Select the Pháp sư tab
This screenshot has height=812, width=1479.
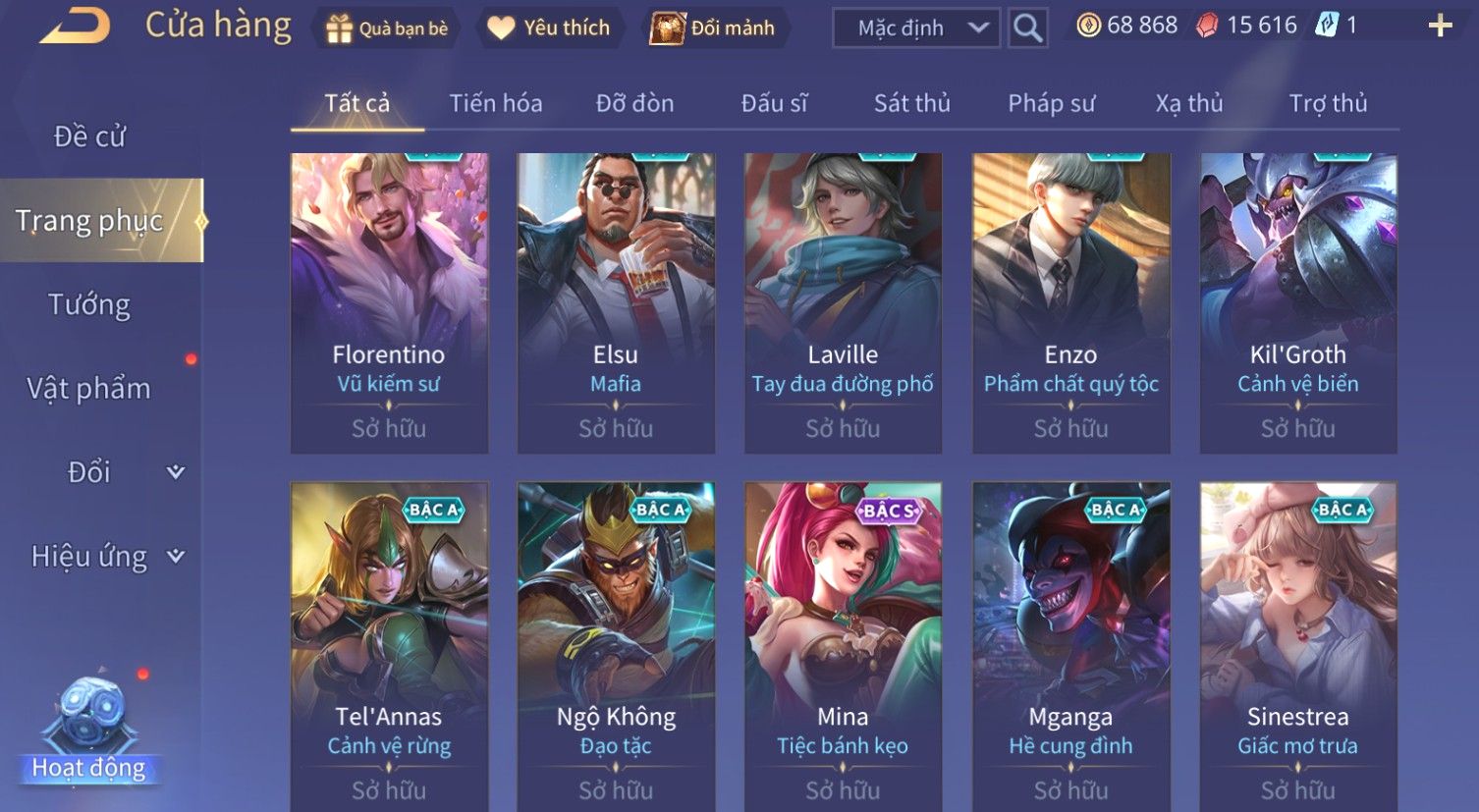click(1051, 103)
